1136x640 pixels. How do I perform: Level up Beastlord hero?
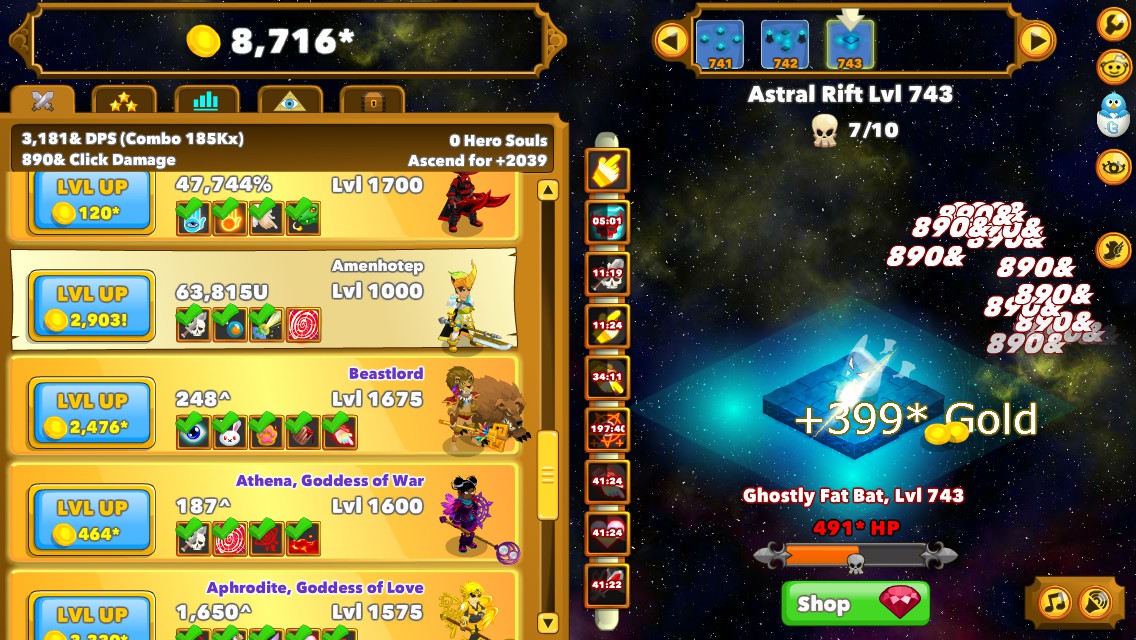[92, 413]
